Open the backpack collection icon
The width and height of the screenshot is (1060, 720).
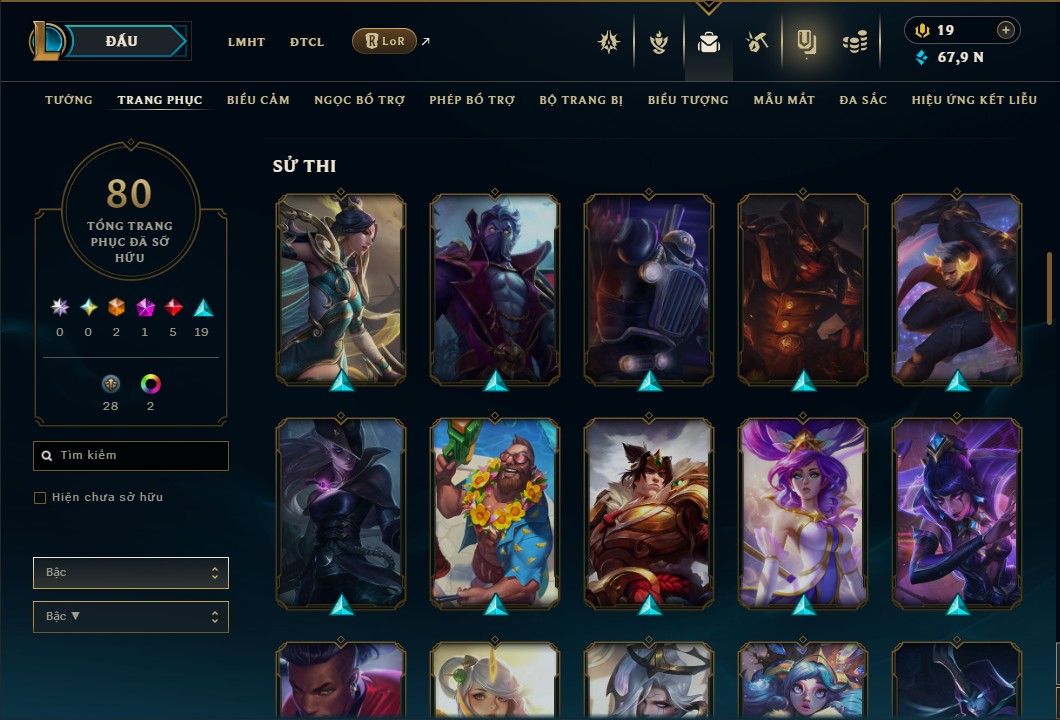click(x=709, y=42)
